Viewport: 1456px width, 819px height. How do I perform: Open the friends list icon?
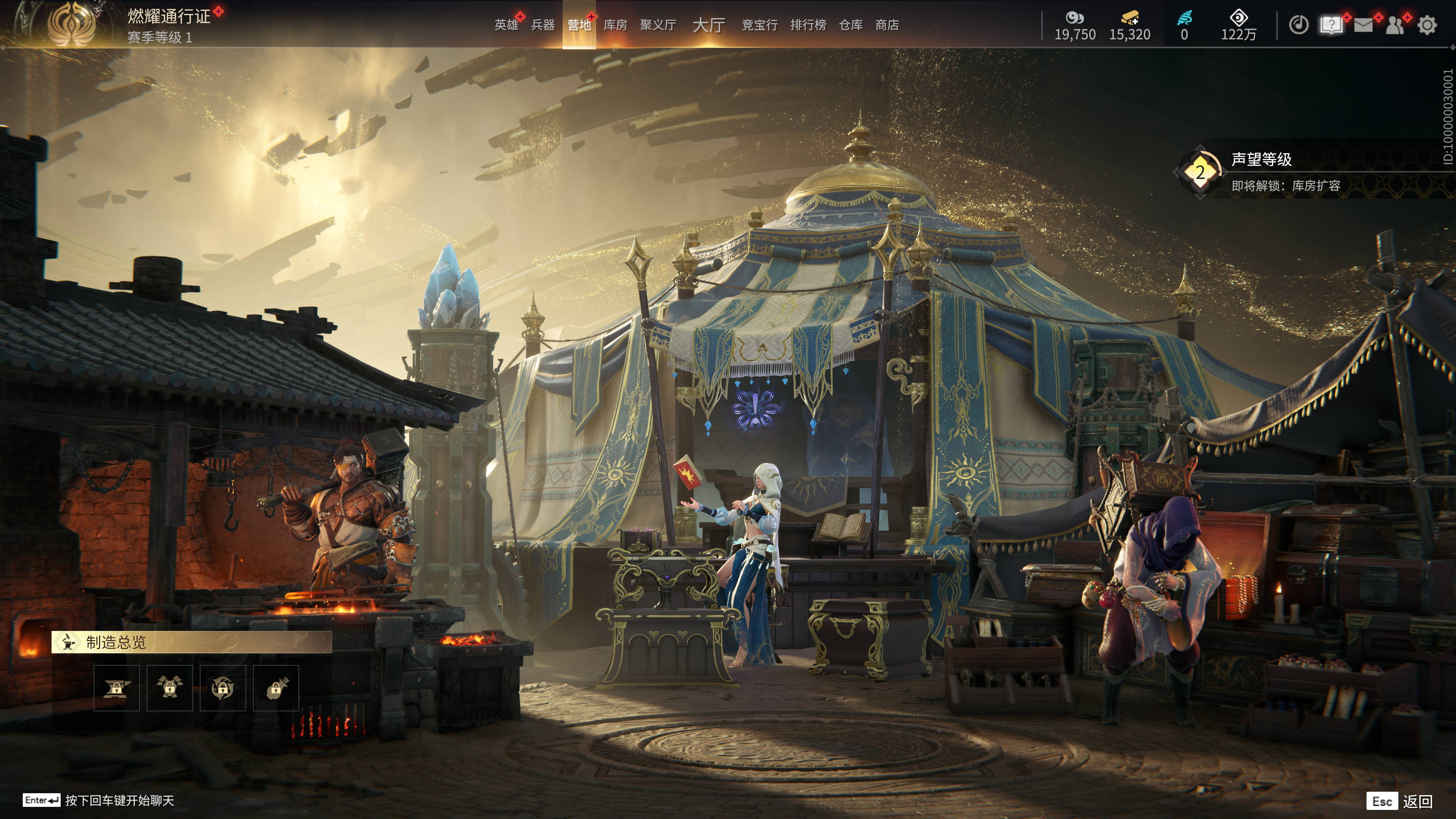pyautogui.click(x=1395, y=25)
